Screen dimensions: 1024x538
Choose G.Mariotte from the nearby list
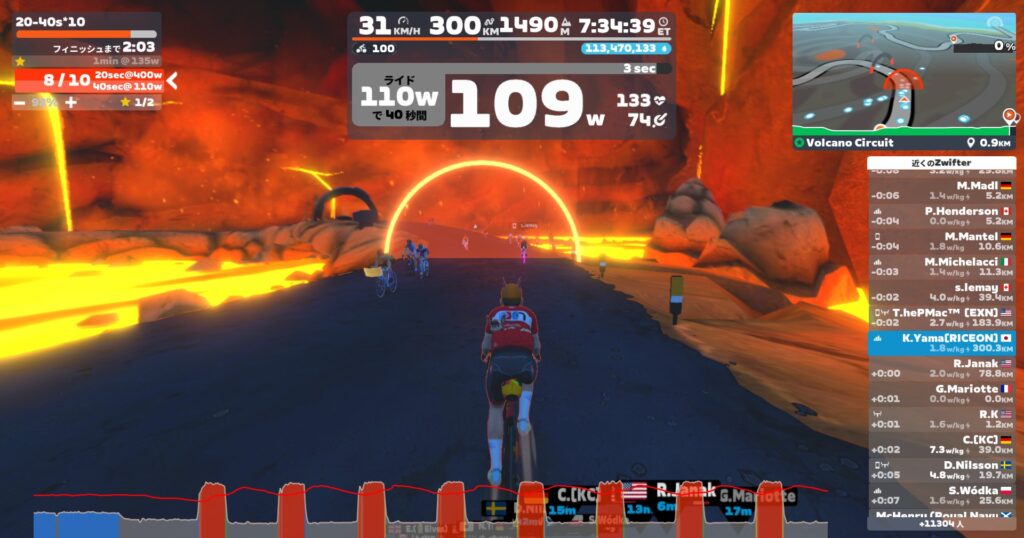tap(941, 394)
